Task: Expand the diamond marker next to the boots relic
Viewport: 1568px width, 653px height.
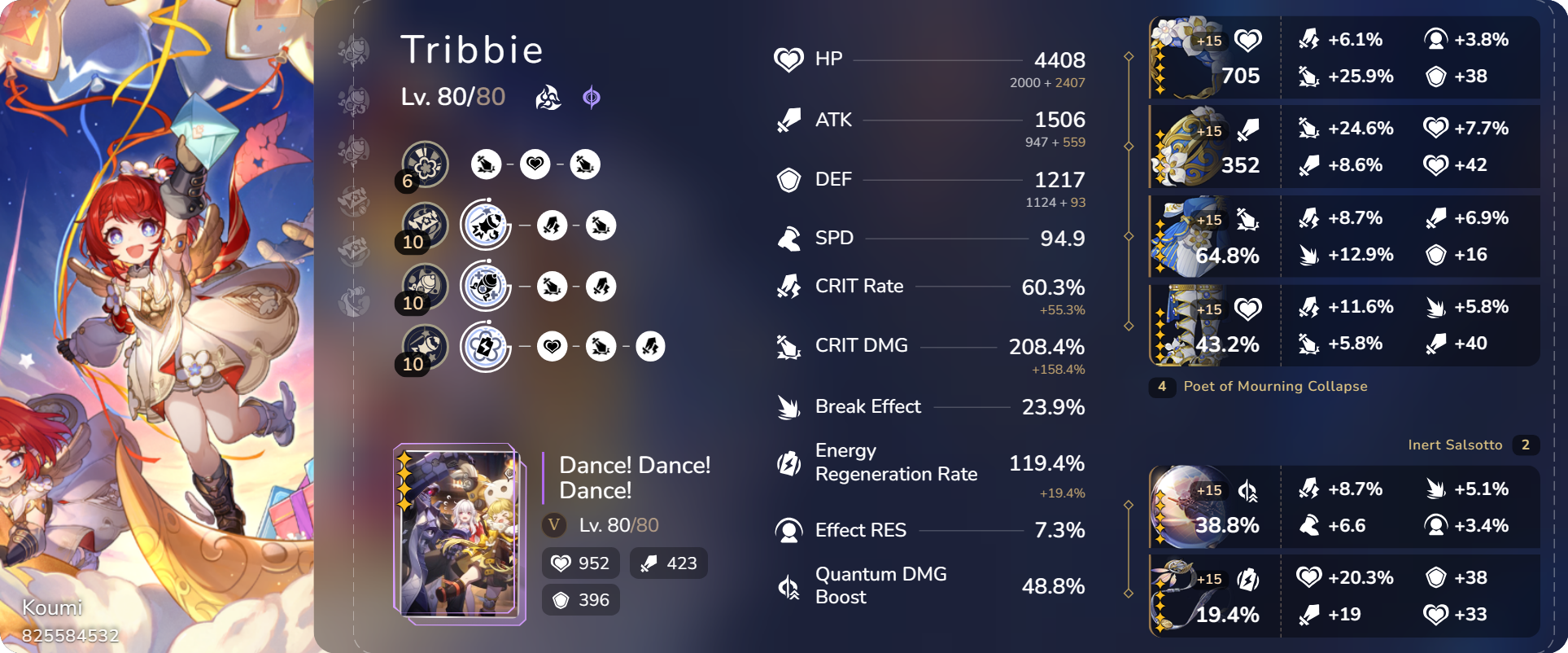Action: (x=1129, y=324)
